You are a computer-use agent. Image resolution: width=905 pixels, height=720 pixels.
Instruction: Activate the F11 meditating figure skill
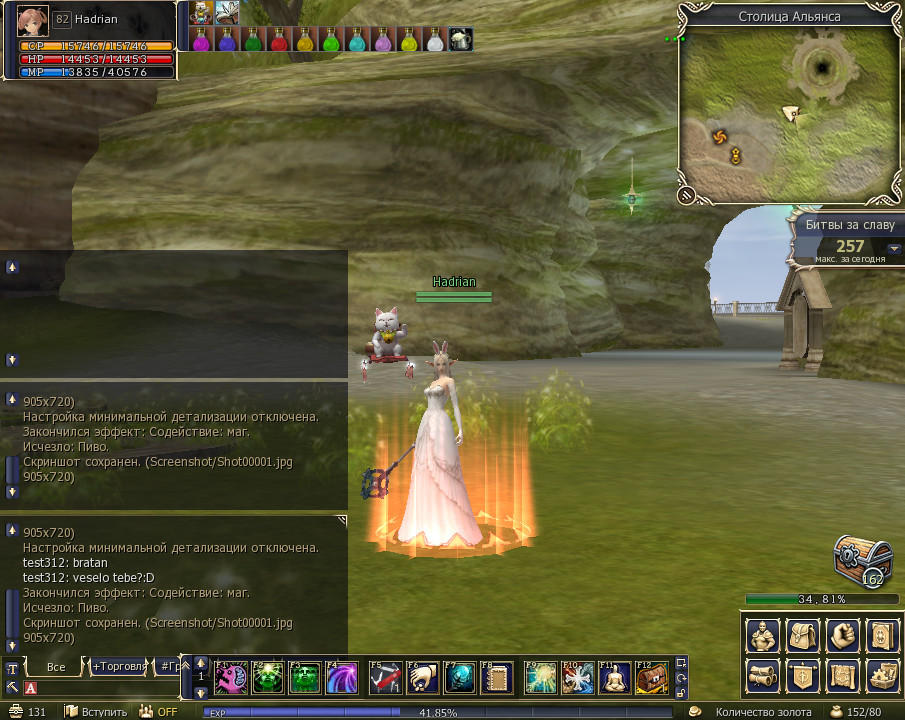click(614, 677)
